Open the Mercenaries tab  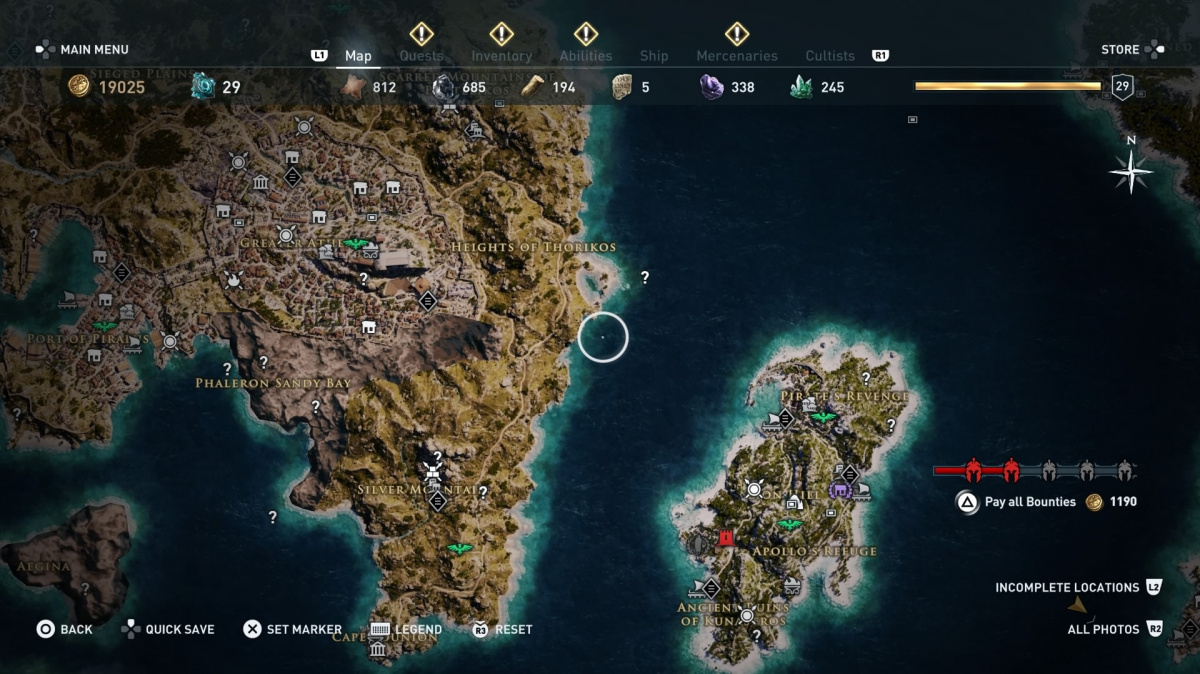(x=737, y=56)
